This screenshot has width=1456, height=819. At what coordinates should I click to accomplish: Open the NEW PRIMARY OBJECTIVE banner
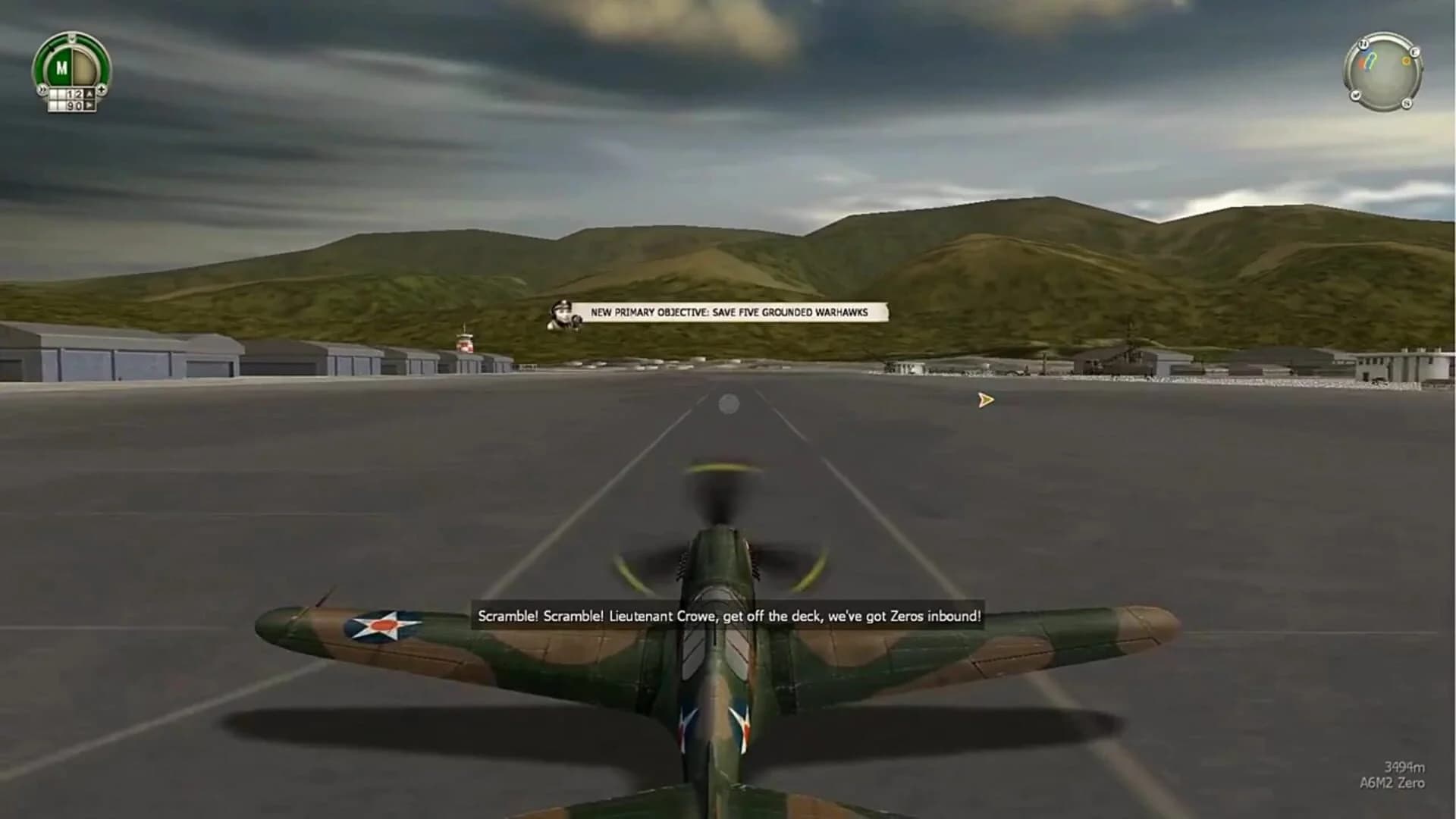pos(730,310)
